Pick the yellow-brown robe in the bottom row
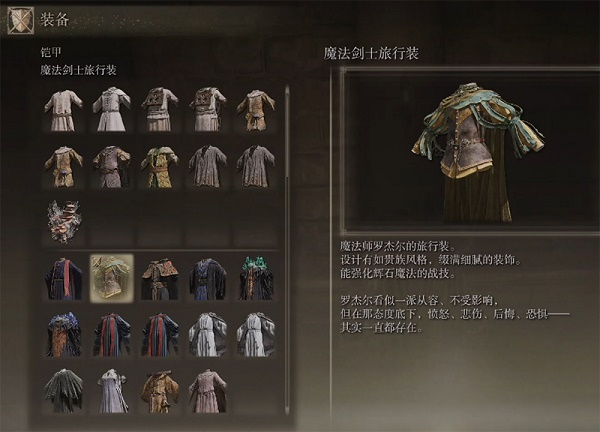This screenshot has width=600, height=432. click(x=159, y=388)
